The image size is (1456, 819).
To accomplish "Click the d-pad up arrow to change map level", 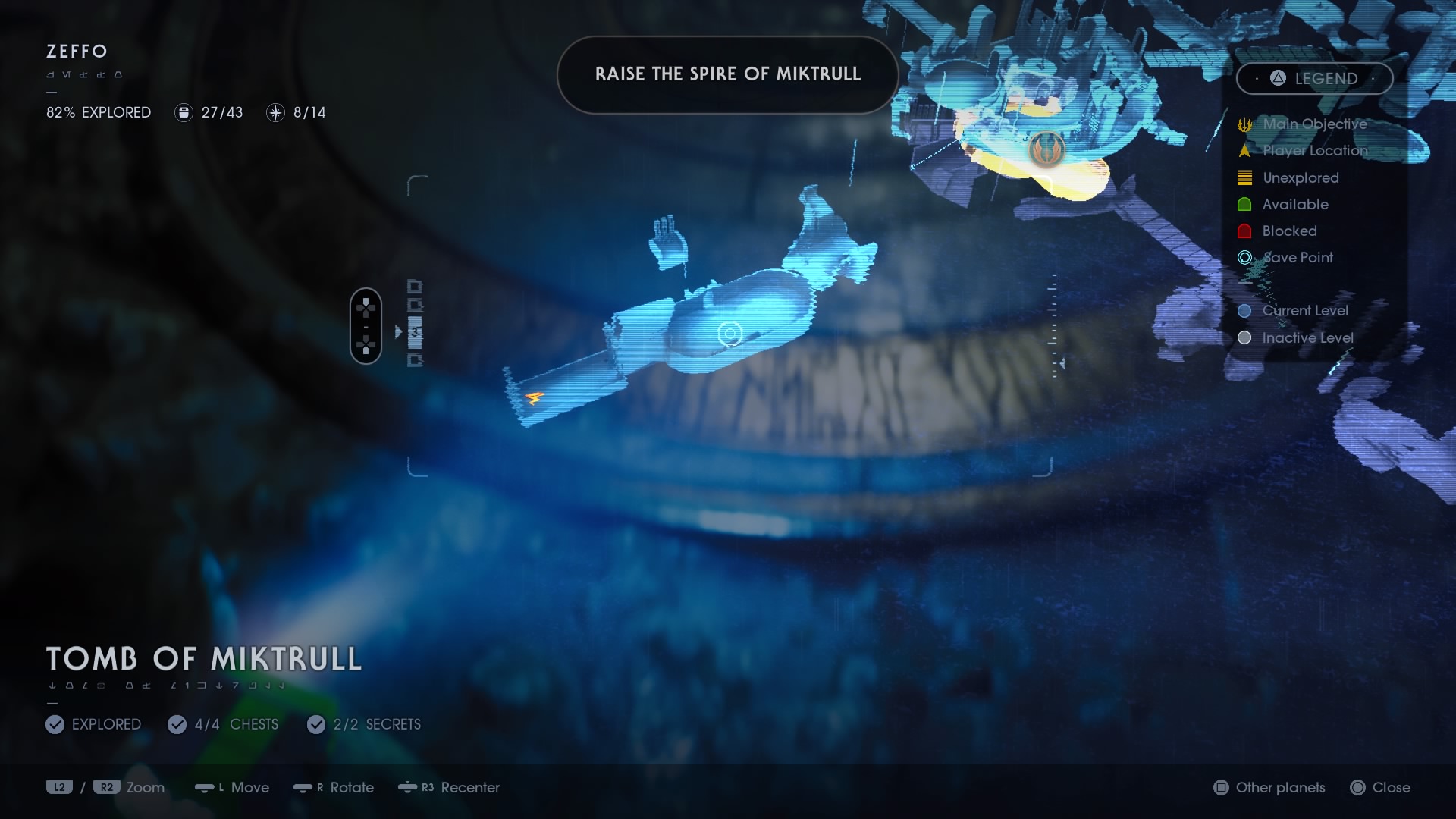I will point(366,301).
